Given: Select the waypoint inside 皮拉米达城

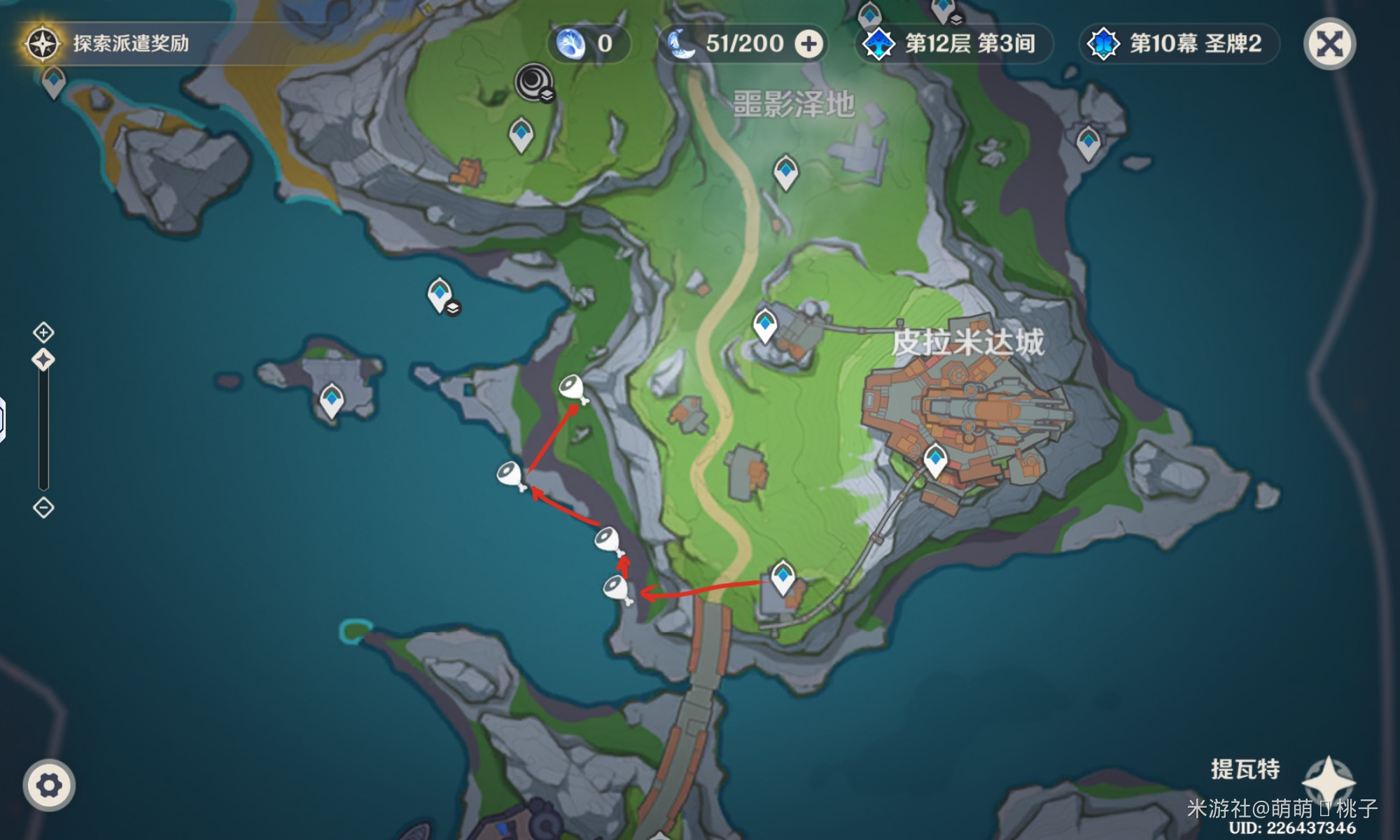Looking at the screenshot, I should [935, 460].
